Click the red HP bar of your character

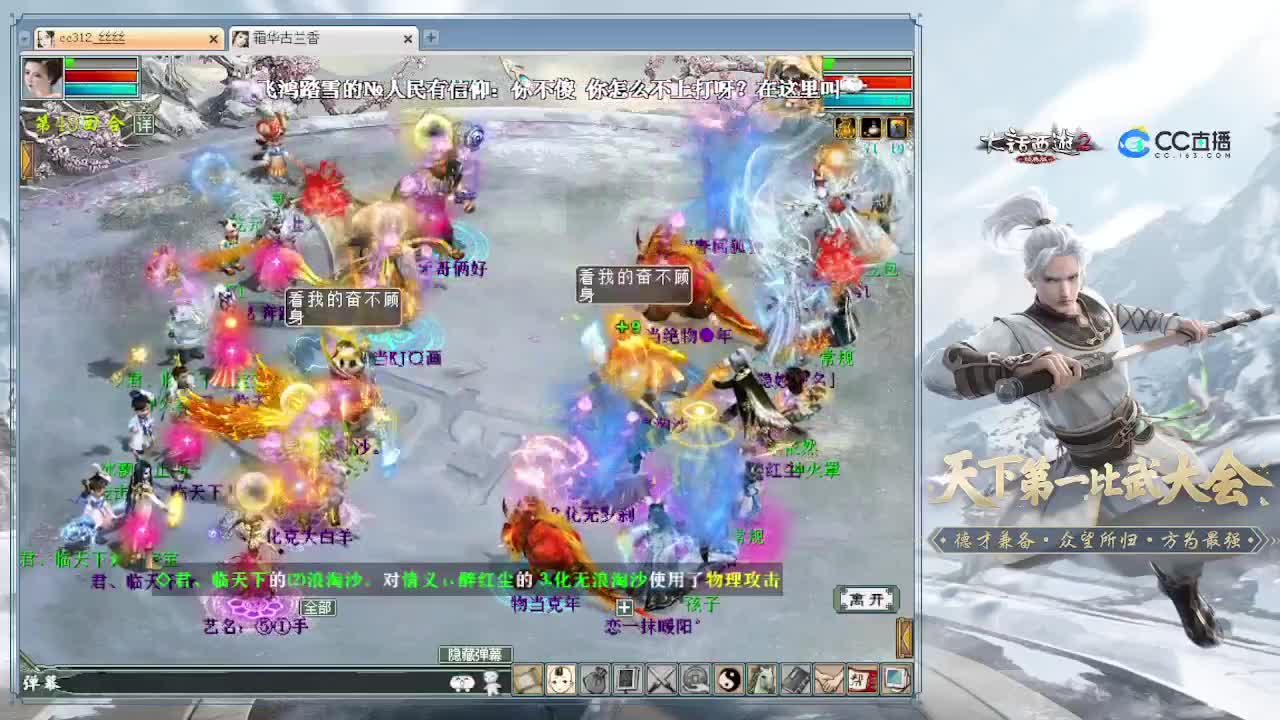coord(98,77)
